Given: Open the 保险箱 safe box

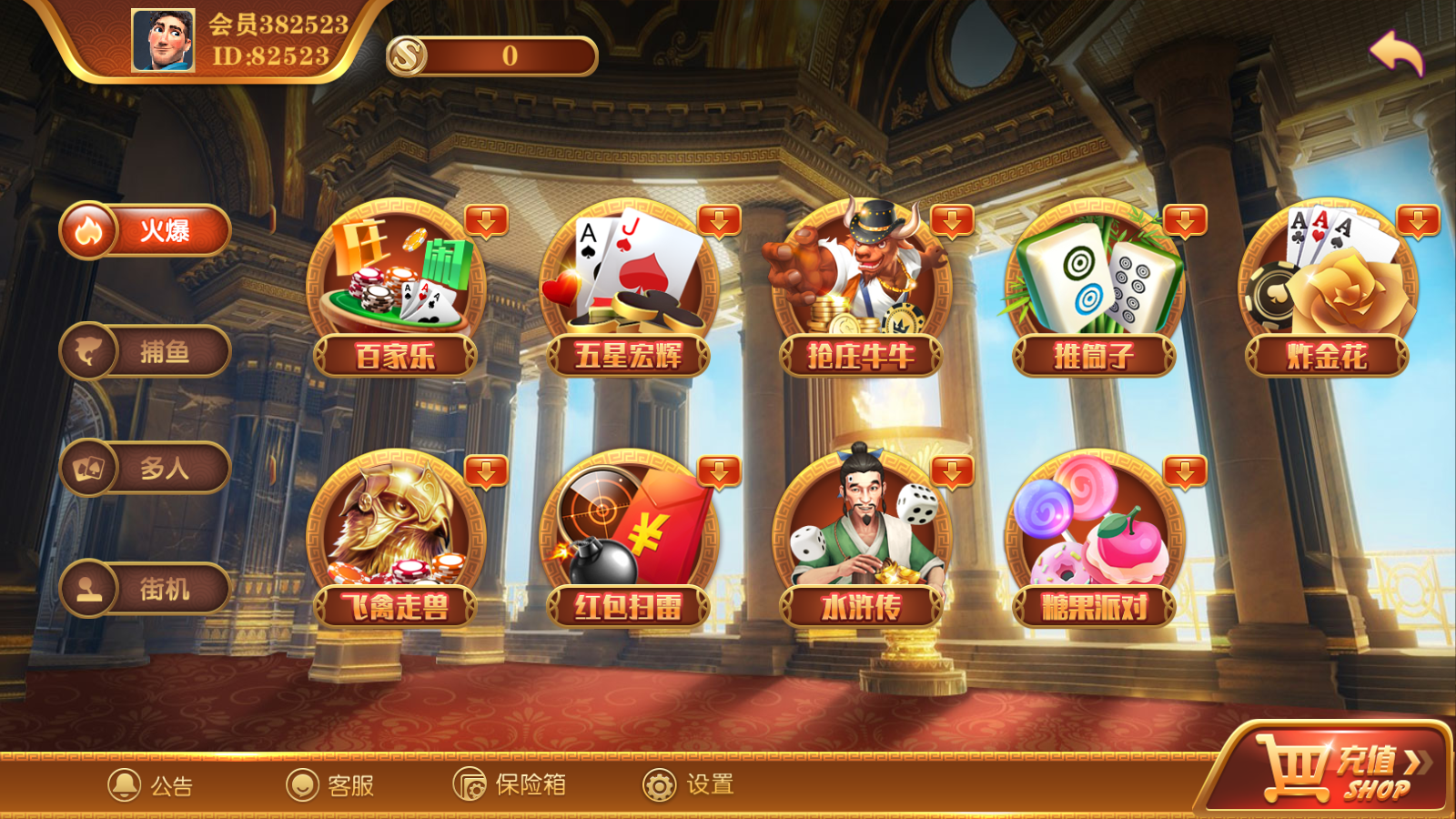Looking at the screenshot, I should 510,784.
